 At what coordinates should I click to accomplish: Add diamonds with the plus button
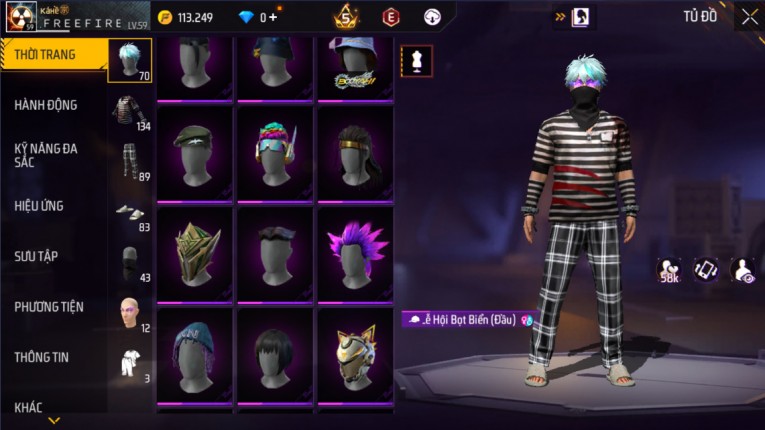pos(273,17)
